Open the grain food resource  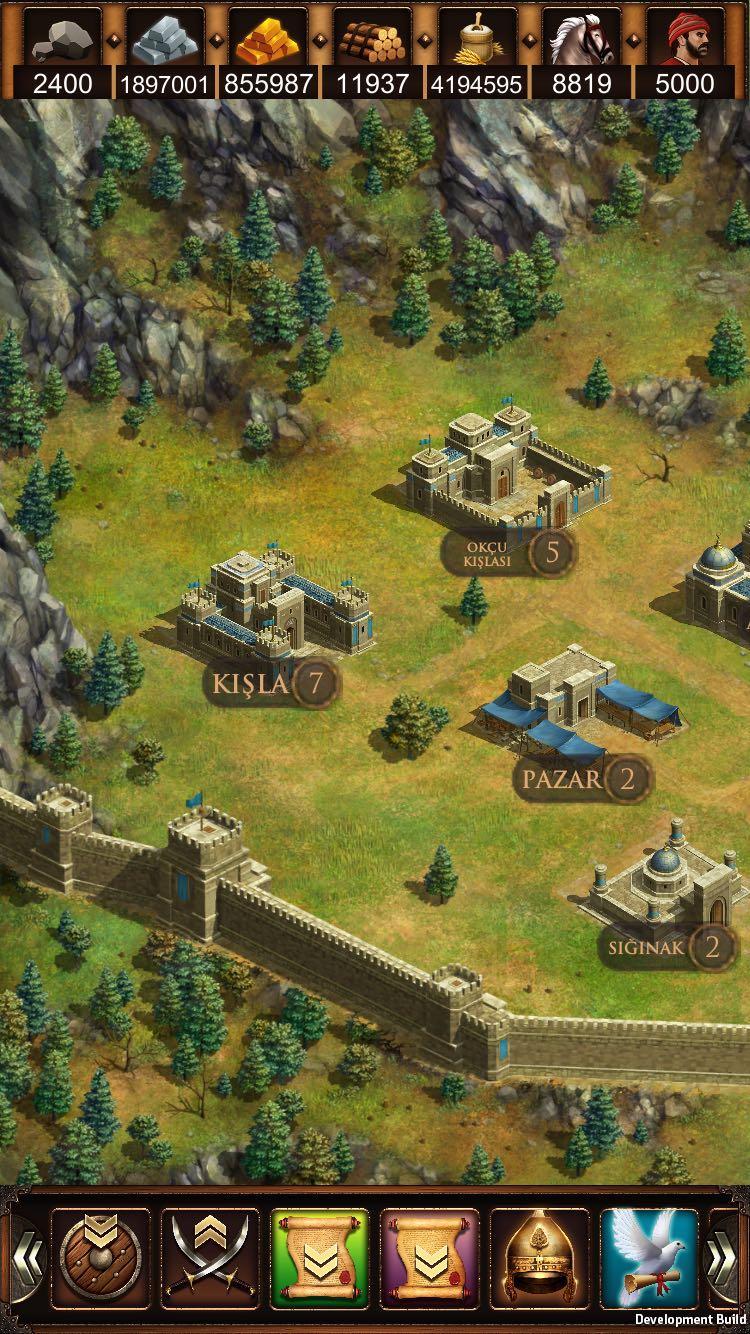477,40
